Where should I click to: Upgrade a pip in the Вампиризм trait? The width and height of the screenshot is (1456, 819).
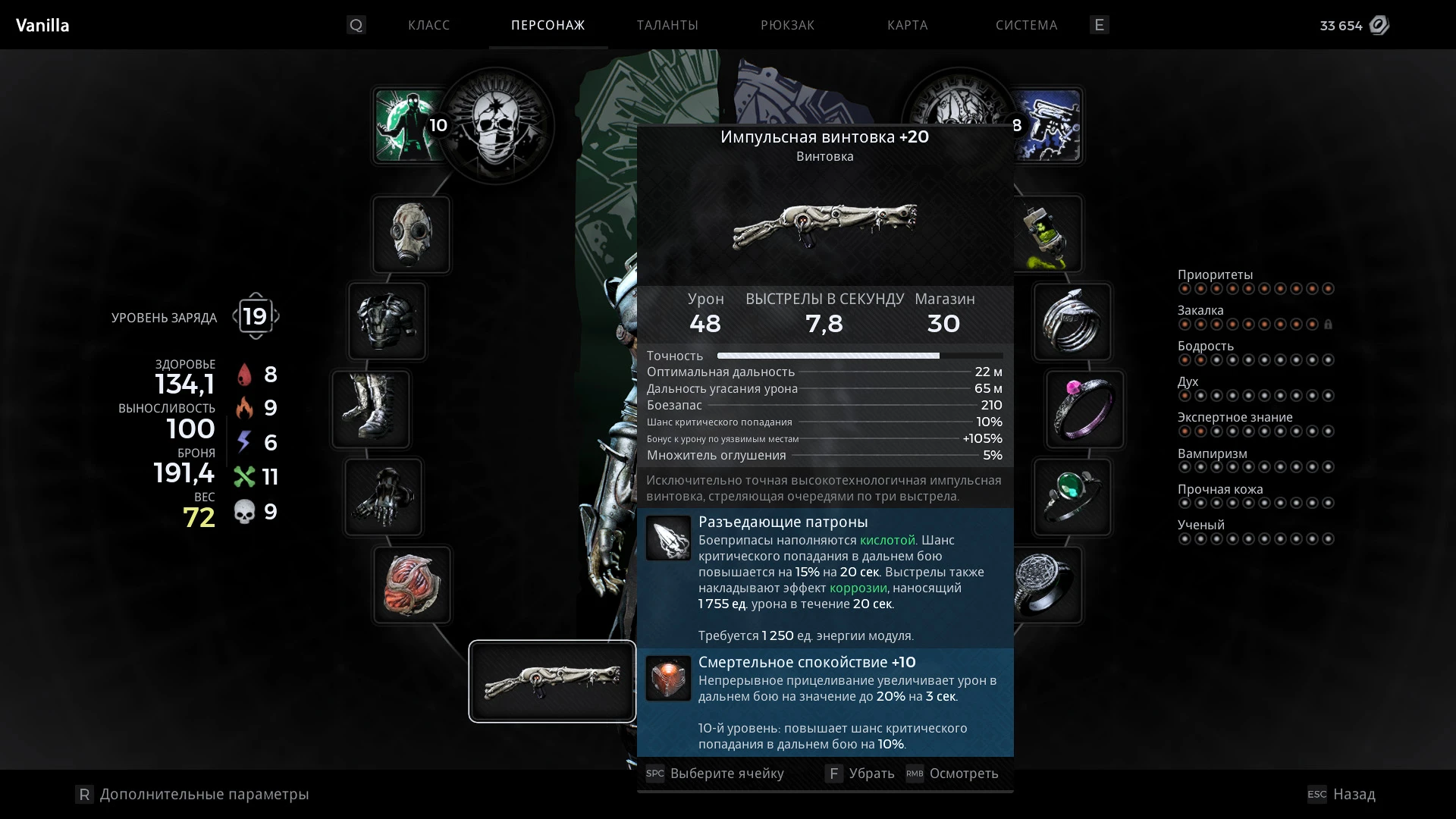click(x=1186, y=466)
